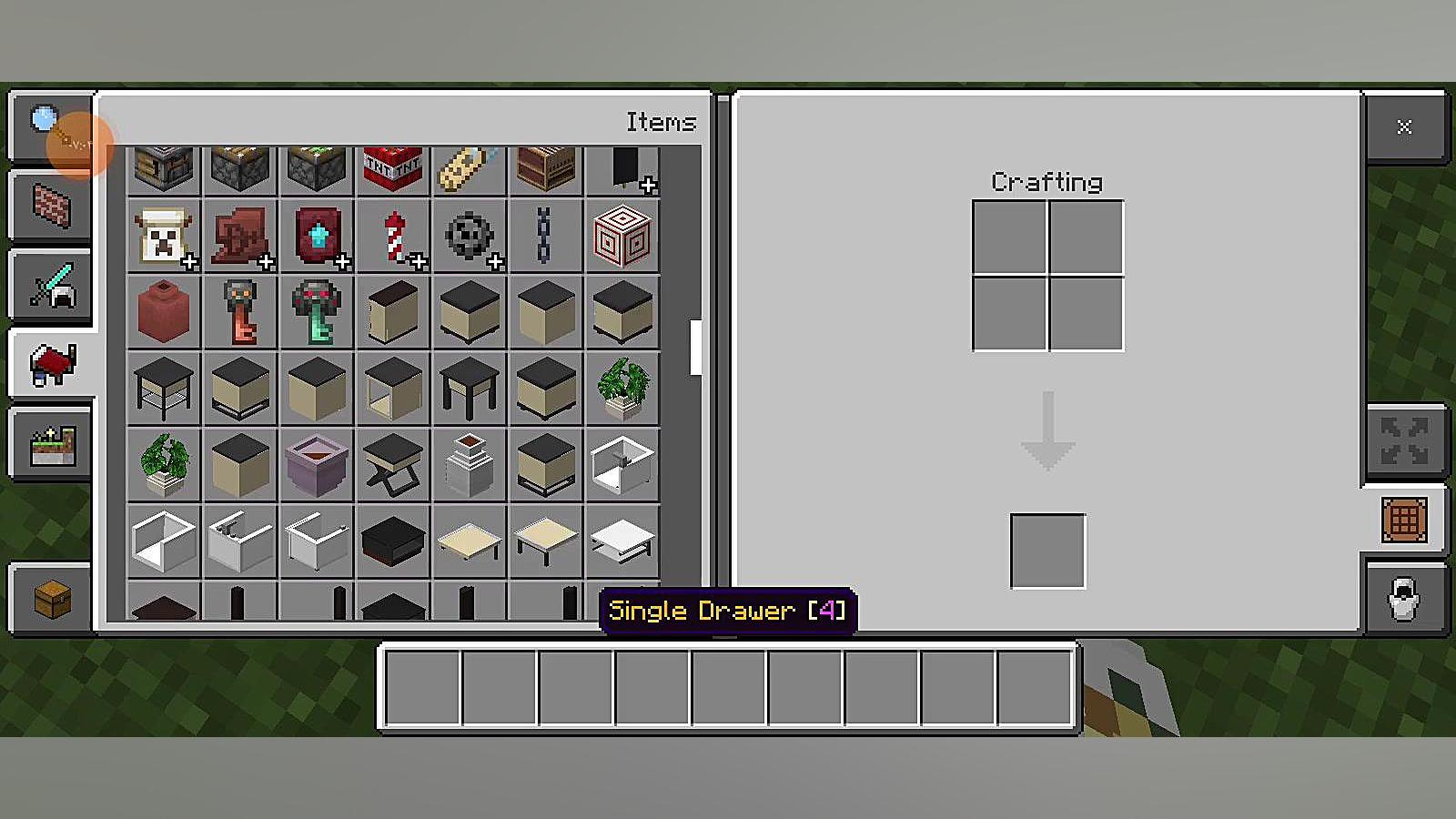Screen dimensions: 1456x819
Task: Open the armor stand equipment tab
Action: (1403, 599)
